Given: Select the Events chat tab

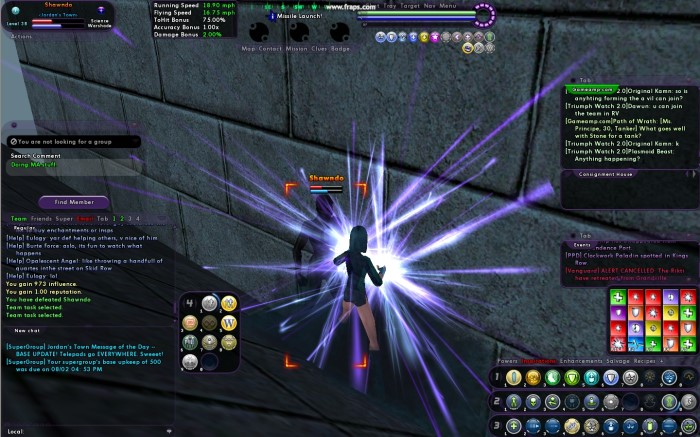Looking at the screenshot, I should coord(582,244).
